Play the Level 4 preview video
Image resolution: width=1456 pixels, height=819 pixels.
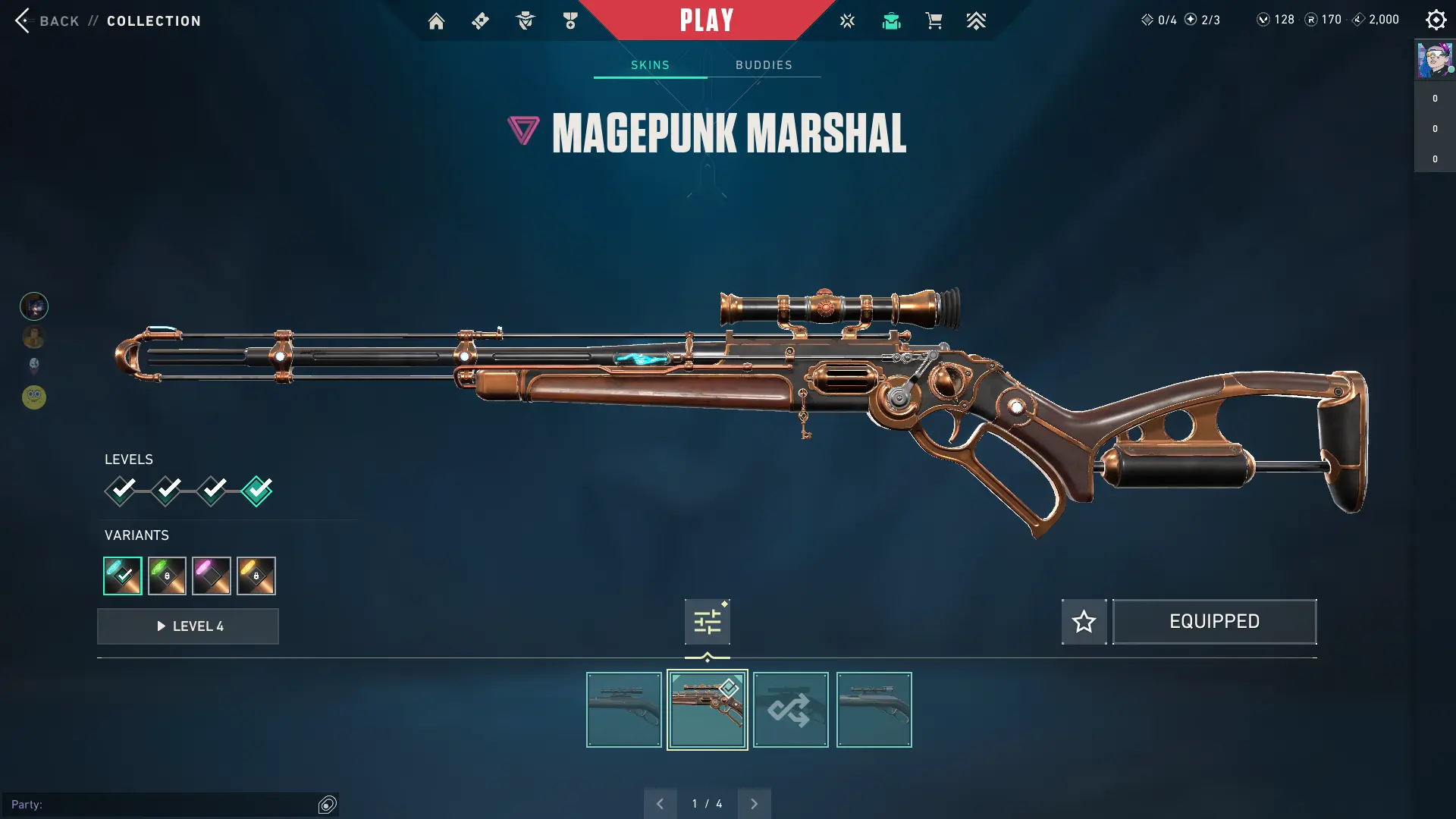point(188,626)
